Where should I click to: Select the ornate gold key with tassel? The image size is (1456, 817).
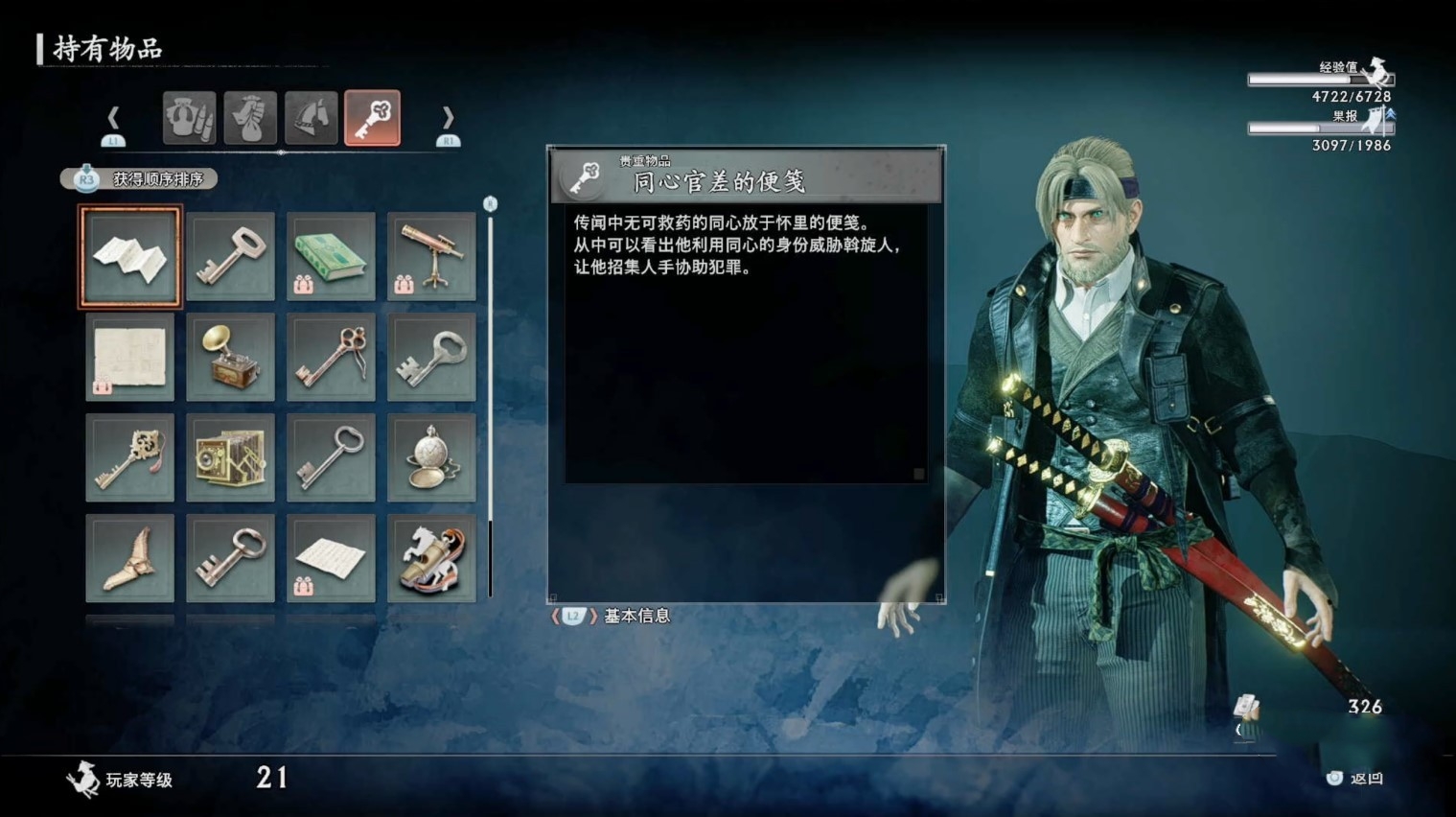[129, 458]
